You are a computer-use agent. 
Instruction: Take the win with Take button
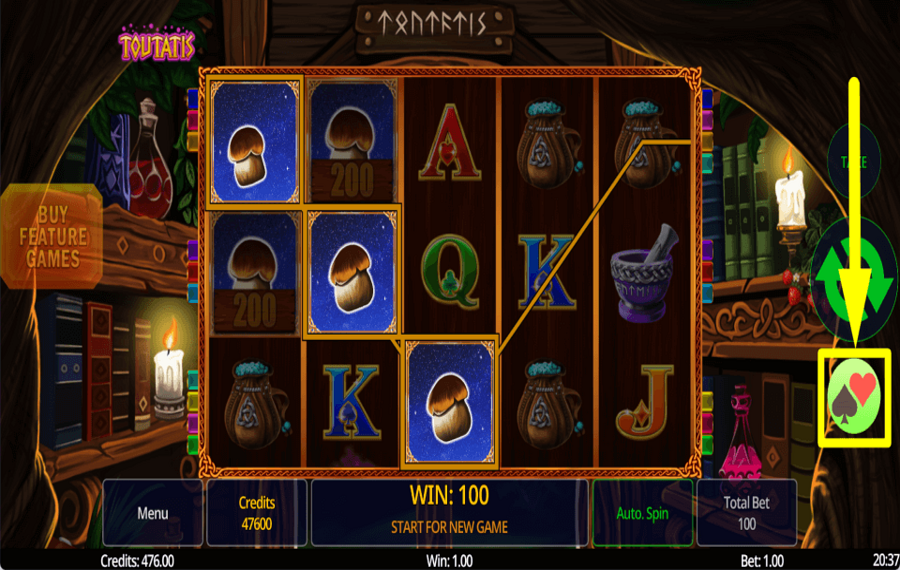pos(853,160)
